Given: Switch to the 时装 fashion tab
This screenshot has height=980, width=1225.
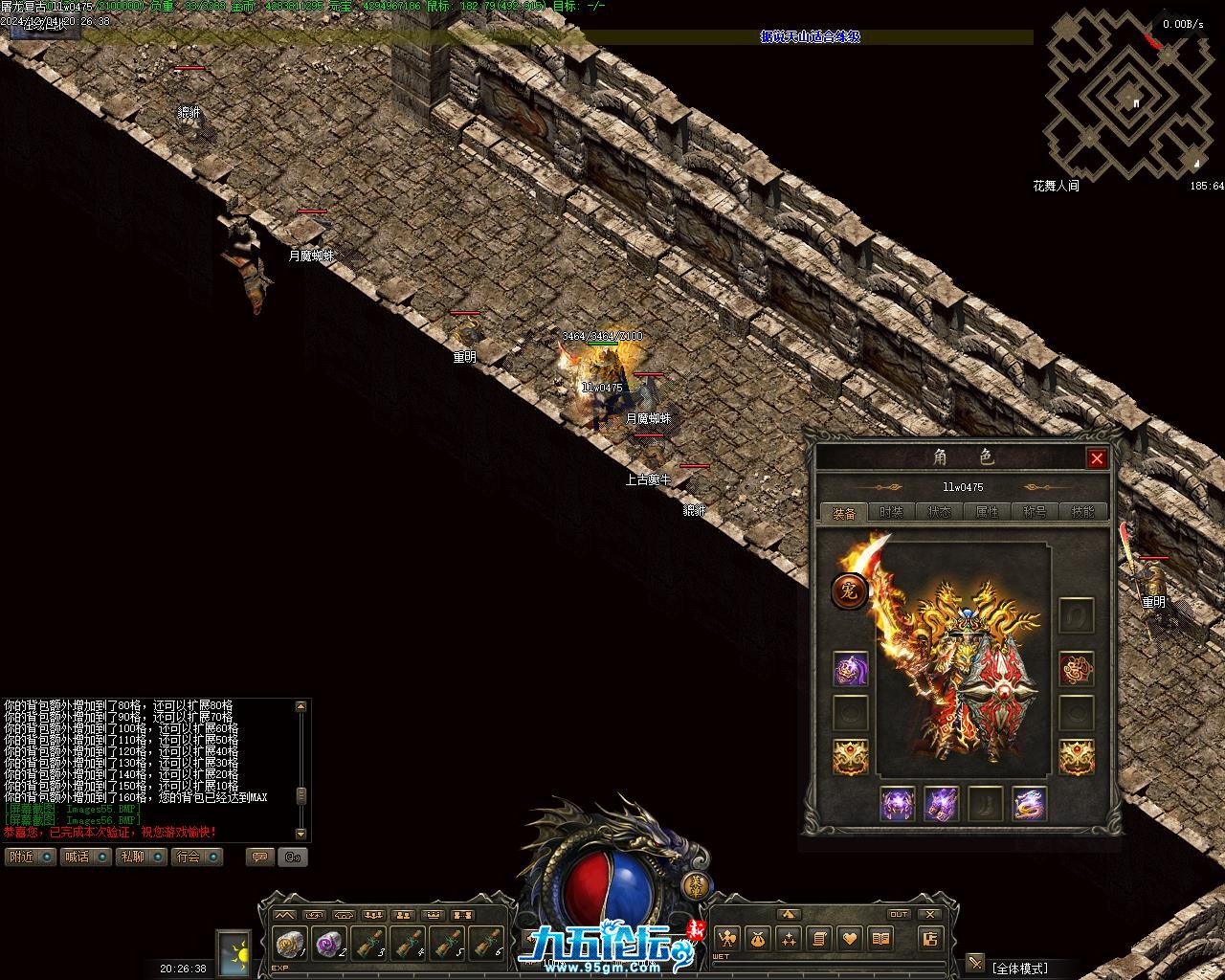Looking at the screenshot, I should 892,512.
